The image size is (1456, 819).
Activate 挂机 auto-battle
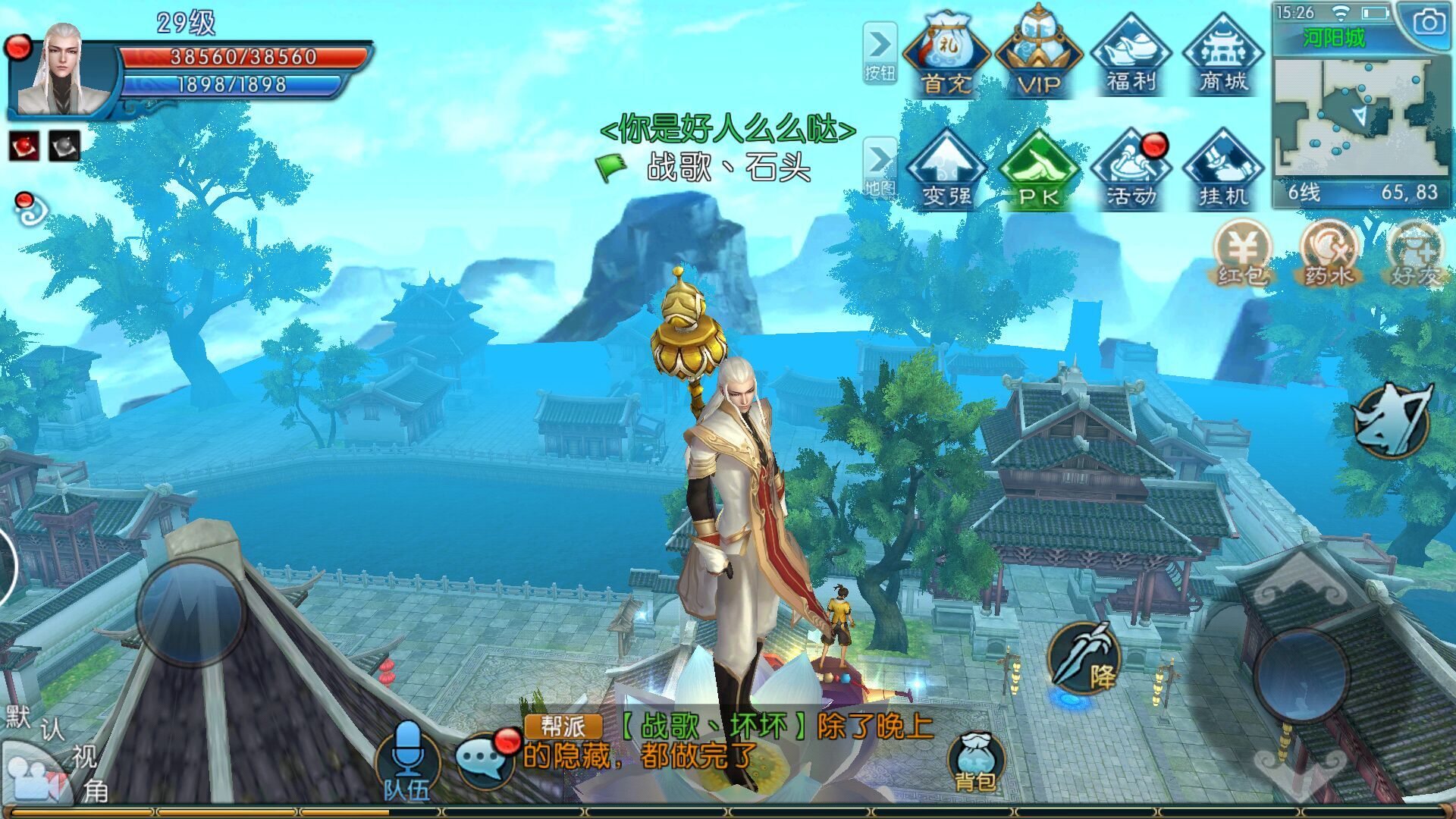(1223, 170)
